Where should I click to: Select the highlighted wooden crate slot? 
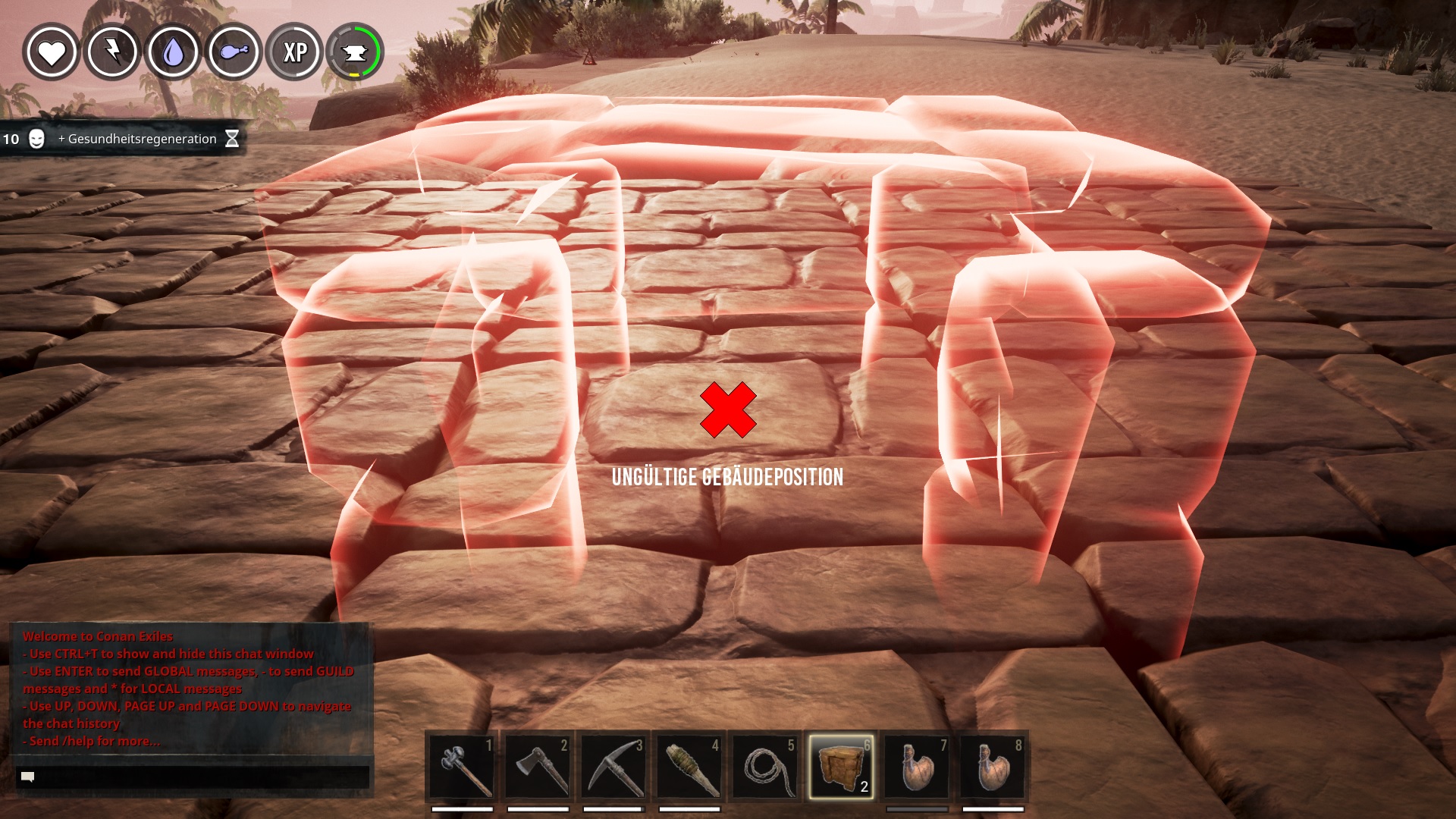coord(841,767)
